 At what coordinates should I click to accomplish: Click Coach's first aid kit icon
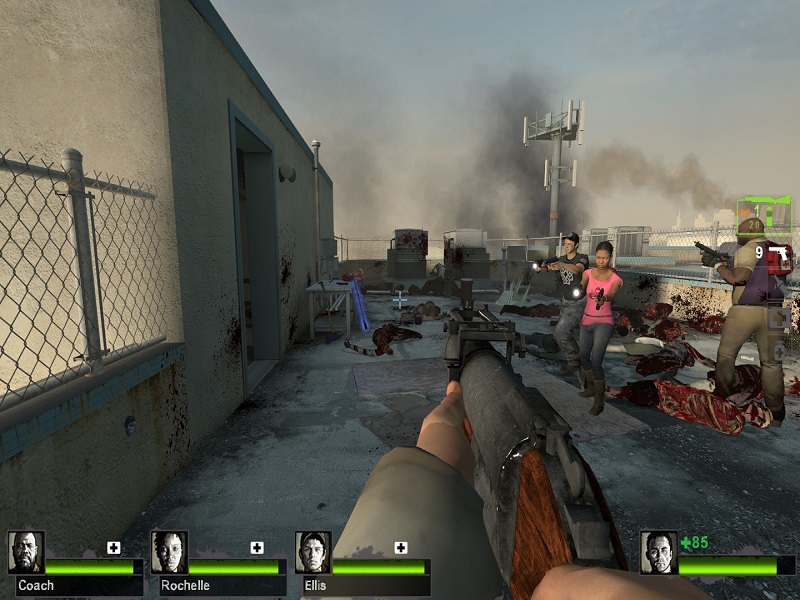point(114,547)
